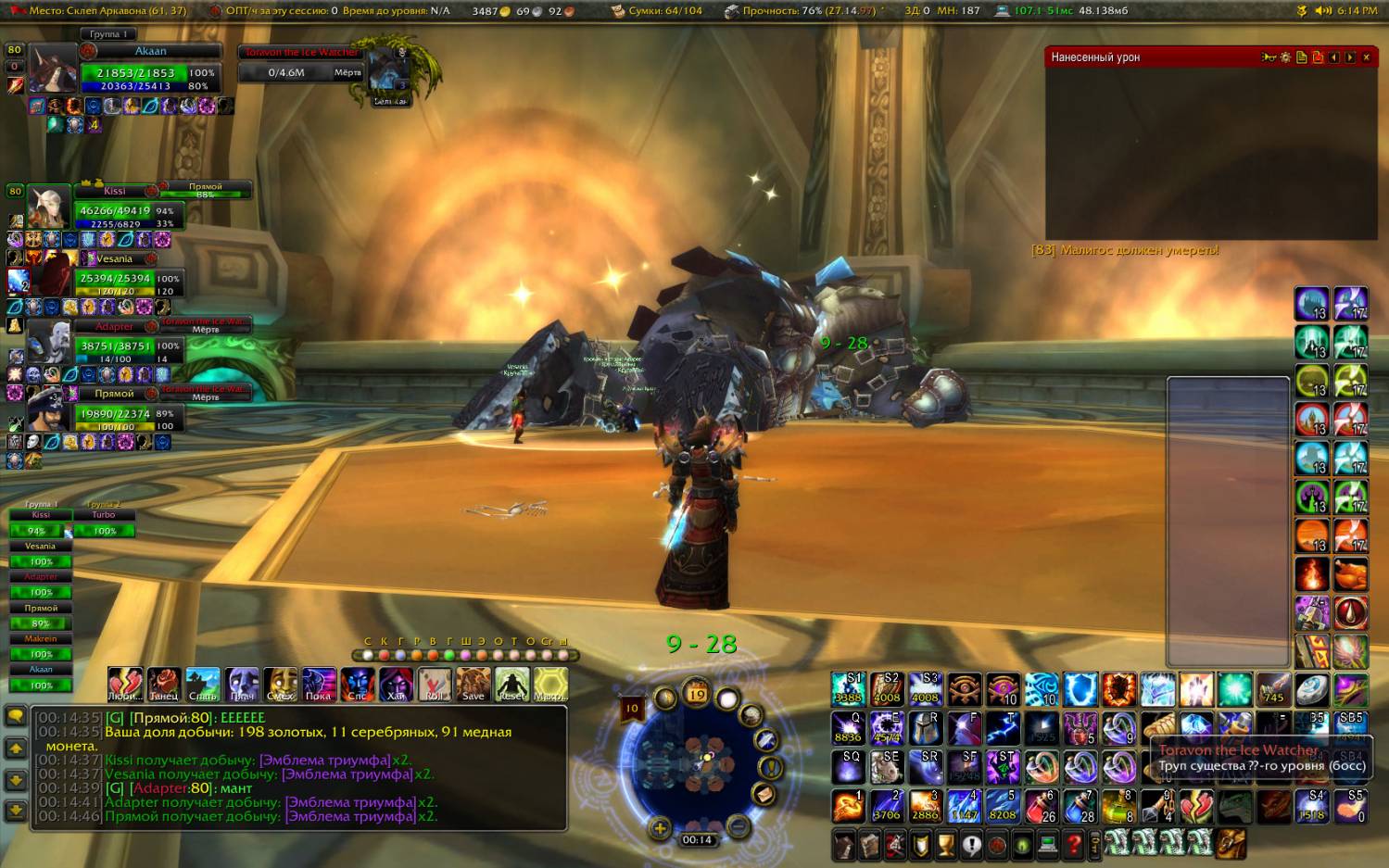Screen dimensions: 1389x868
Task: Use the Roll macro button
Action: point(434,684)
